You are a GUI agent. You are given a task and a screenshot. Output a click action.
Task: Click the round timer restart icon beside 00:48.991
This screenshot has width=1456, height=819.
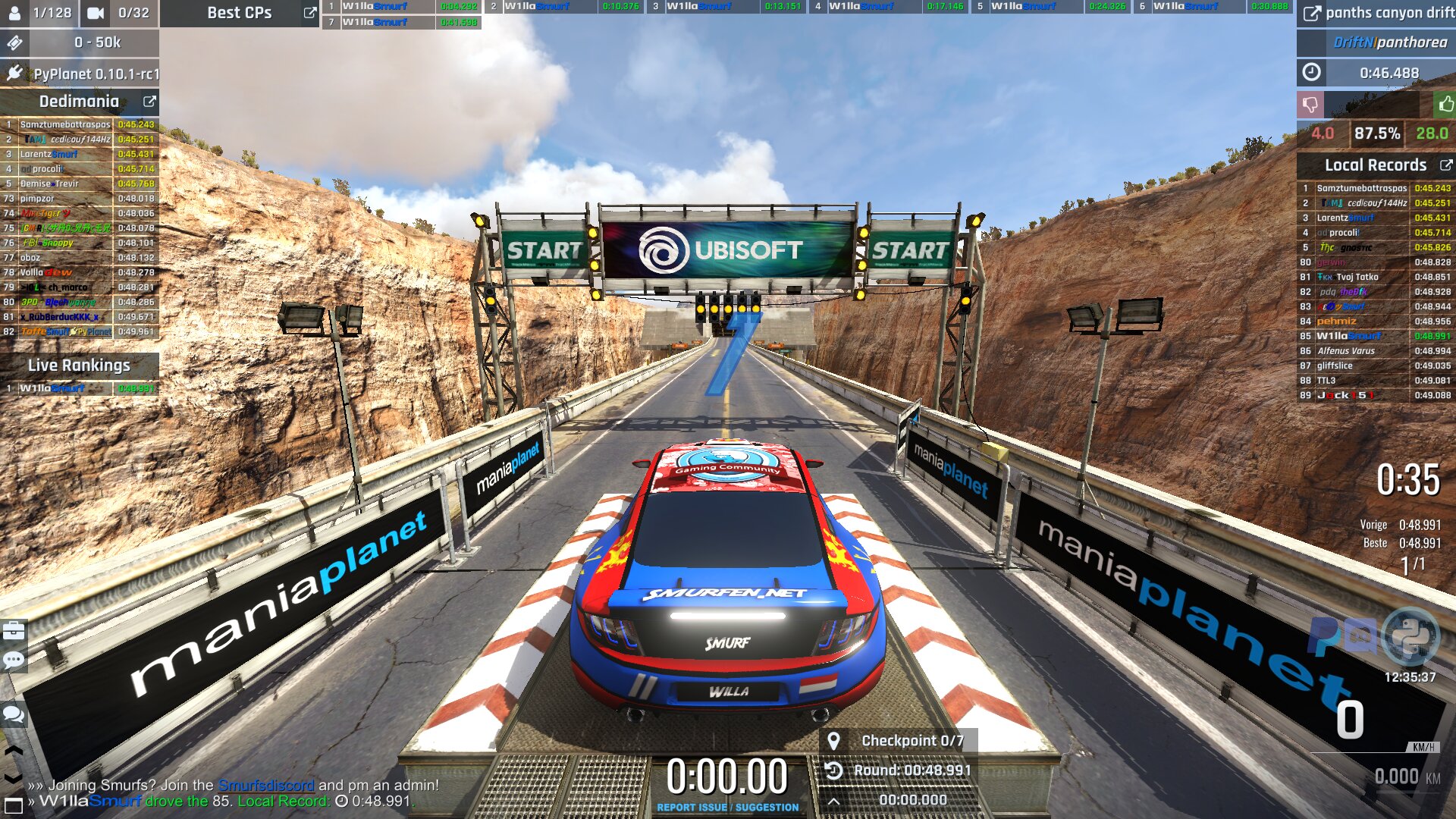833,771
